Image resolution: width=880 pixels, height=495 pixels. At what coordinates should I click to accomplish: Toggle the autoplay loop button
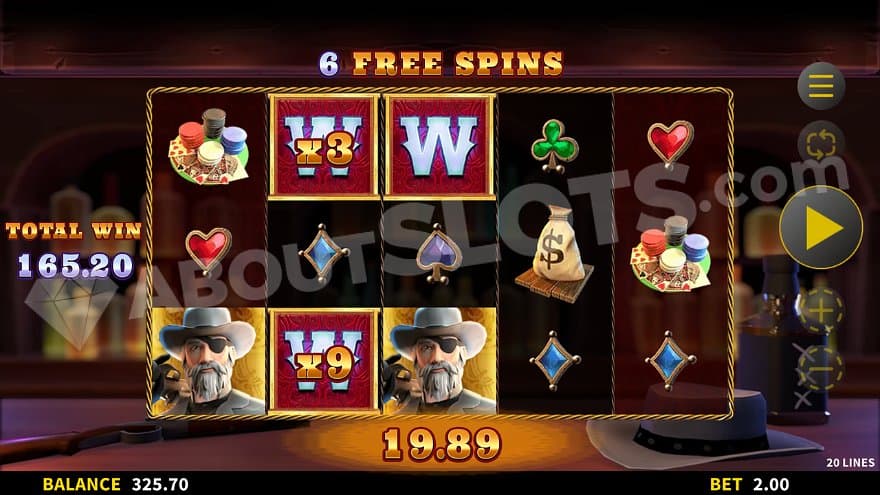tap(821, 143)
